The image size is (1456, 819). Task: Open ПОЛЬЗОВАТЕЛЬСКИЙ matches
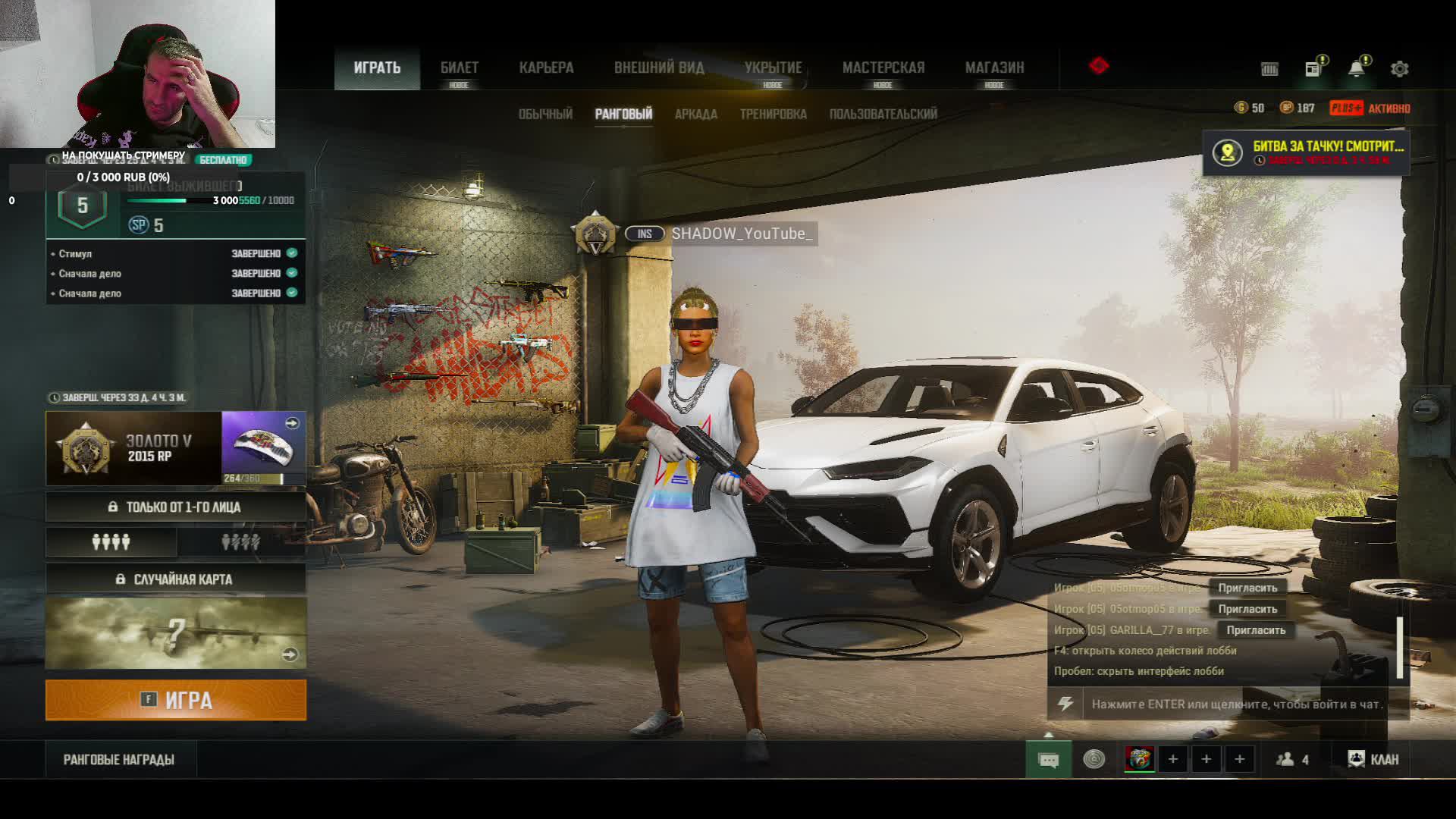tap(883, 115)
